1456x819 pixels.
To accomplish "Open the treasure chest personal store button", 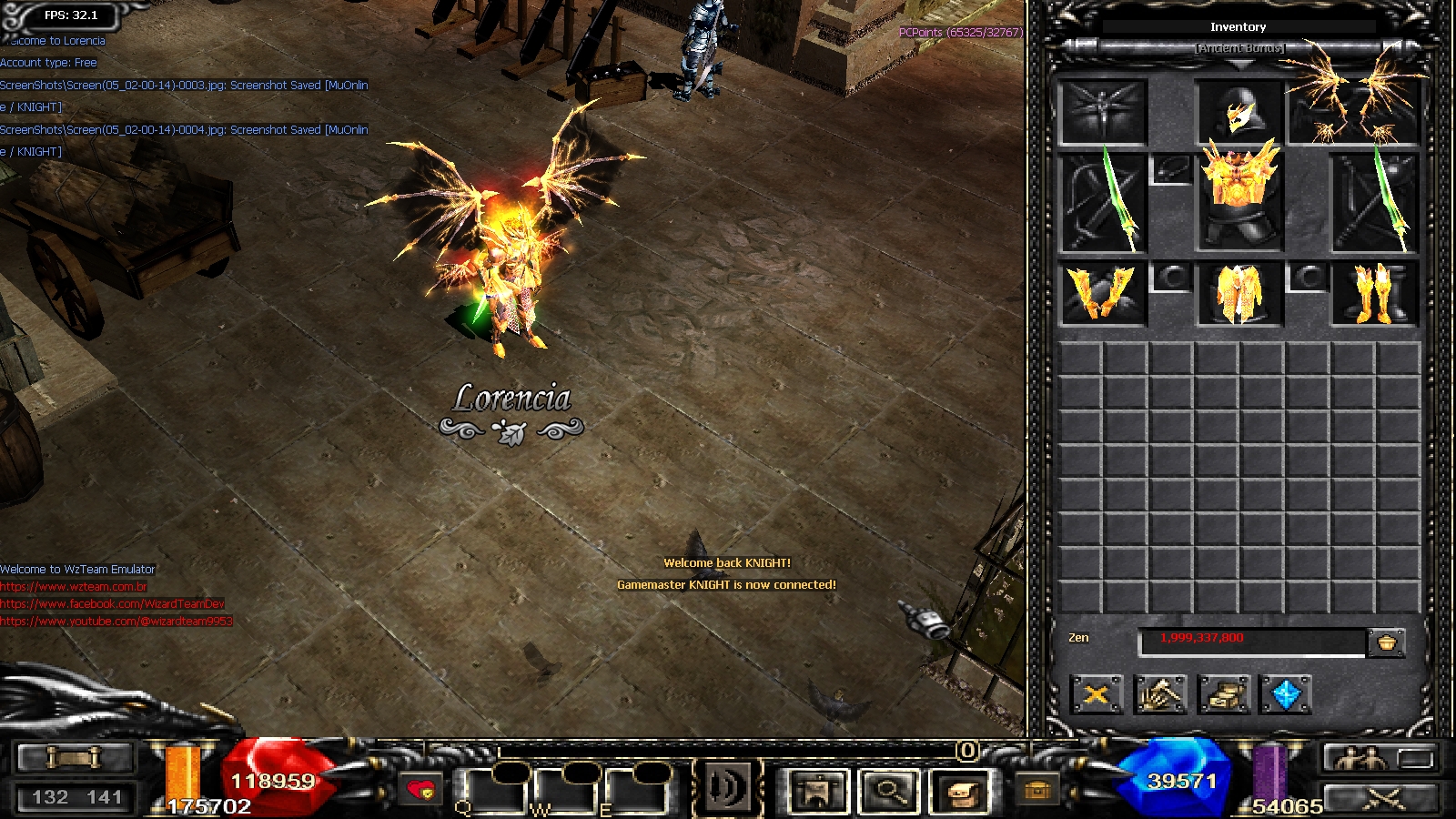I will (x=1224, y=695).
